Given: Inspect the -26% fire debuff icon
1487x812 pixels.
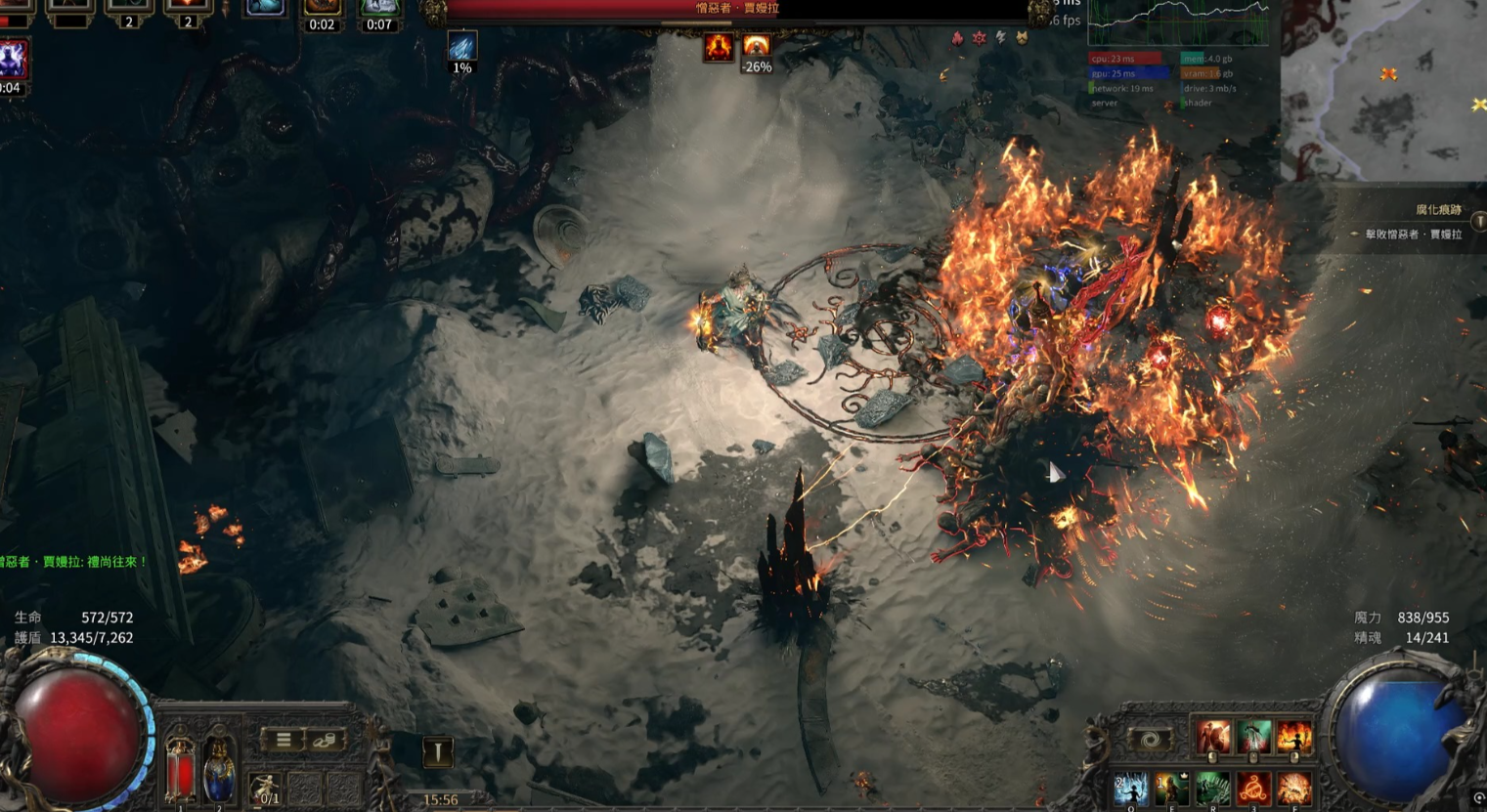Looking at the screenshot, I should [756, 47].
